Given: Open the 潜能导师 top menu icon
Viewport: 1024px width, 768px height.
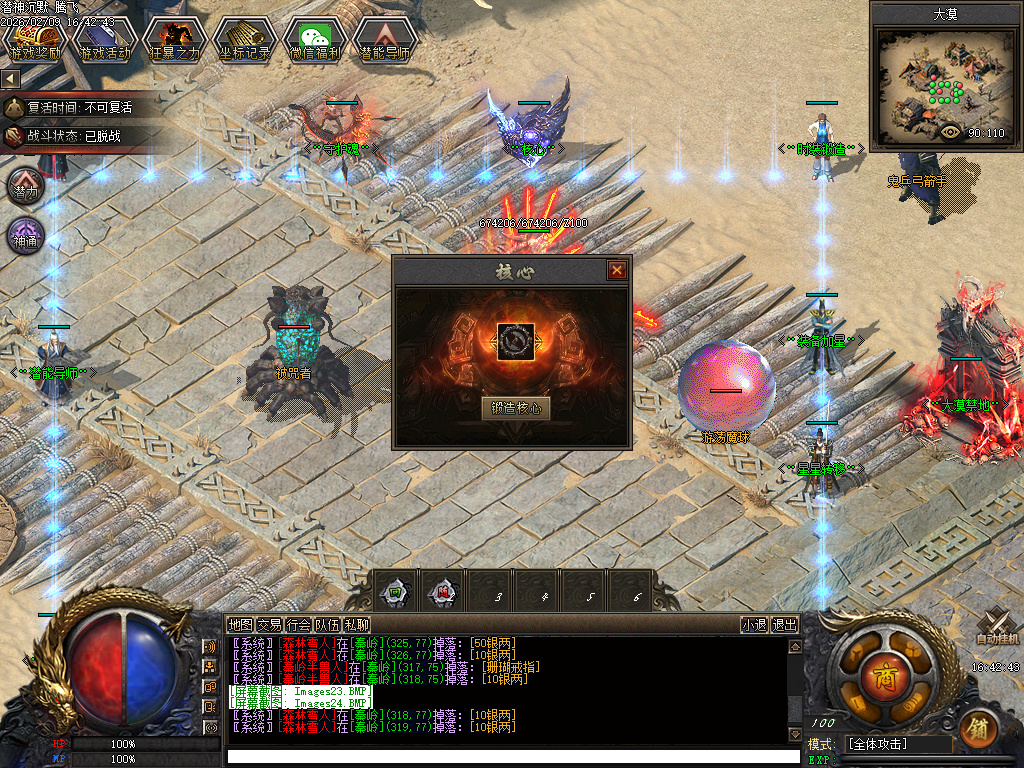Looking at the screenshot, I should click(385, 40).
